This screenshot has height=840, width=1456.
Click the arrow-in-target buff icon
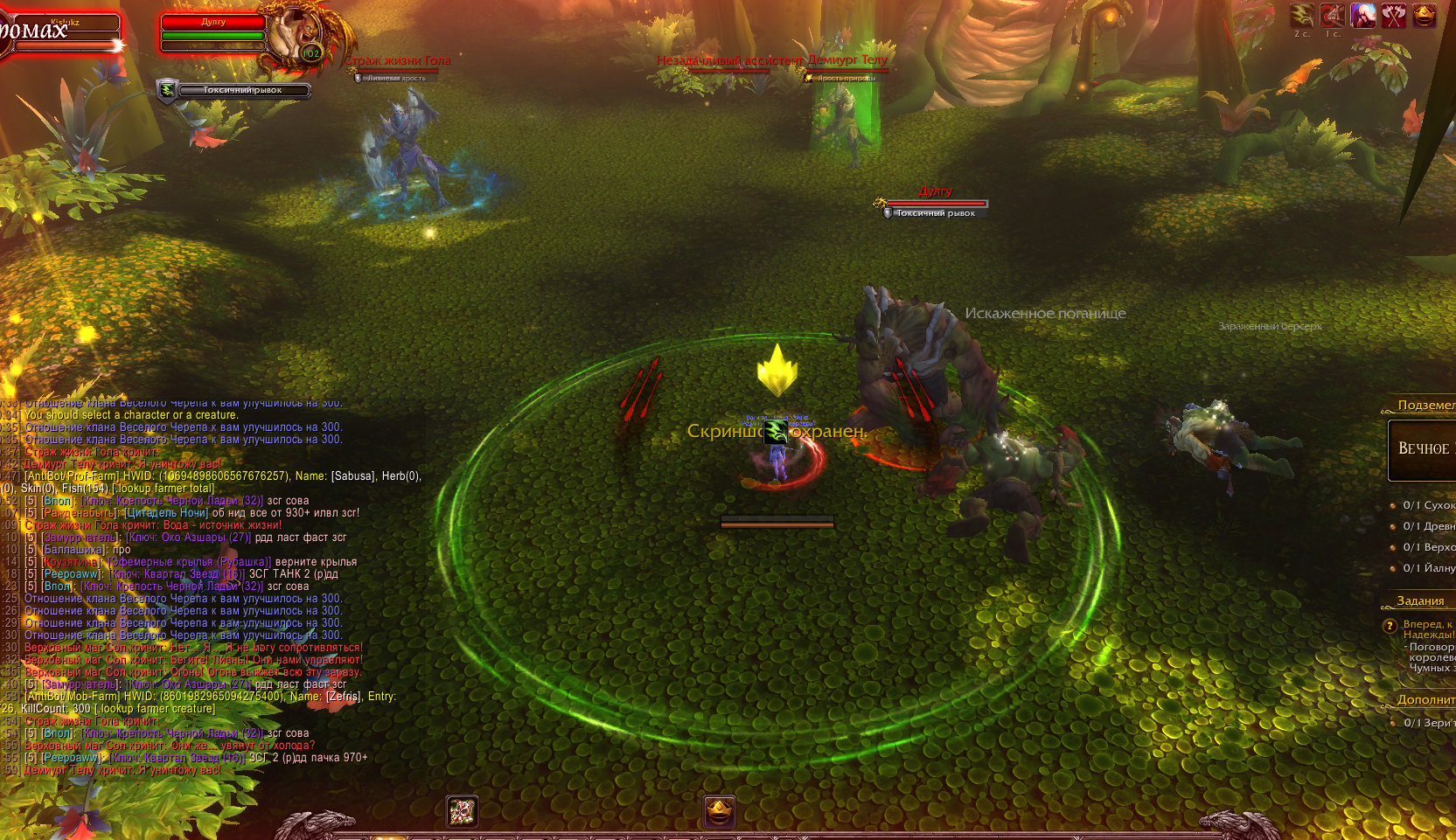coord(1333,15)
